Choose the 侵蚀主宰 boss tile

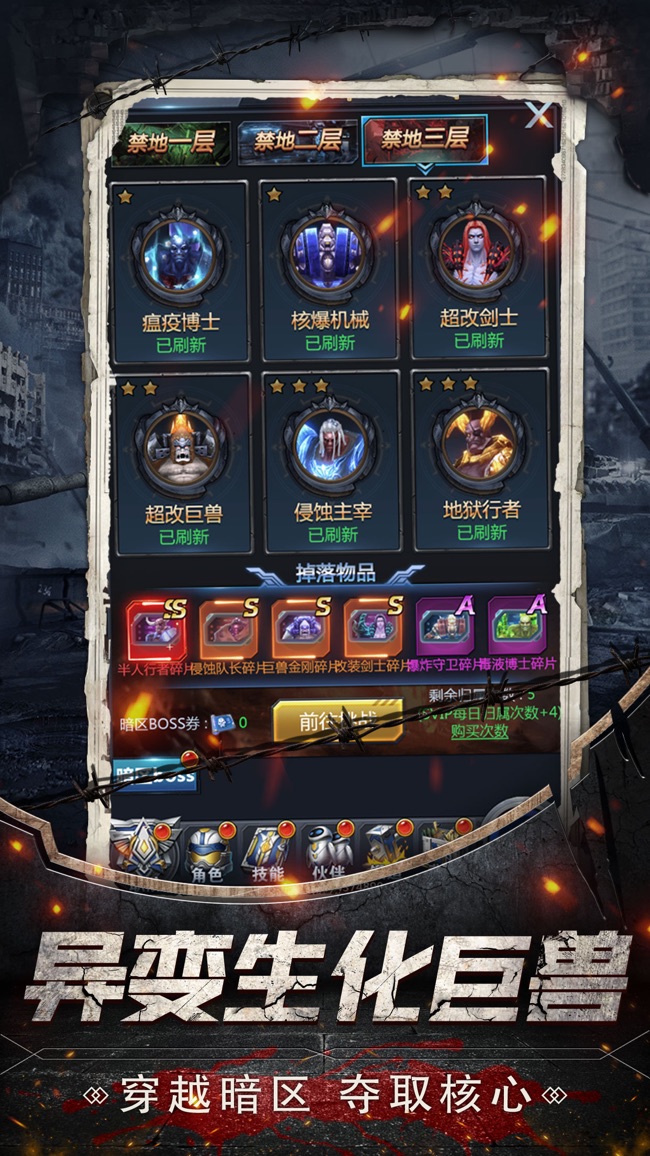coord(332,460)
